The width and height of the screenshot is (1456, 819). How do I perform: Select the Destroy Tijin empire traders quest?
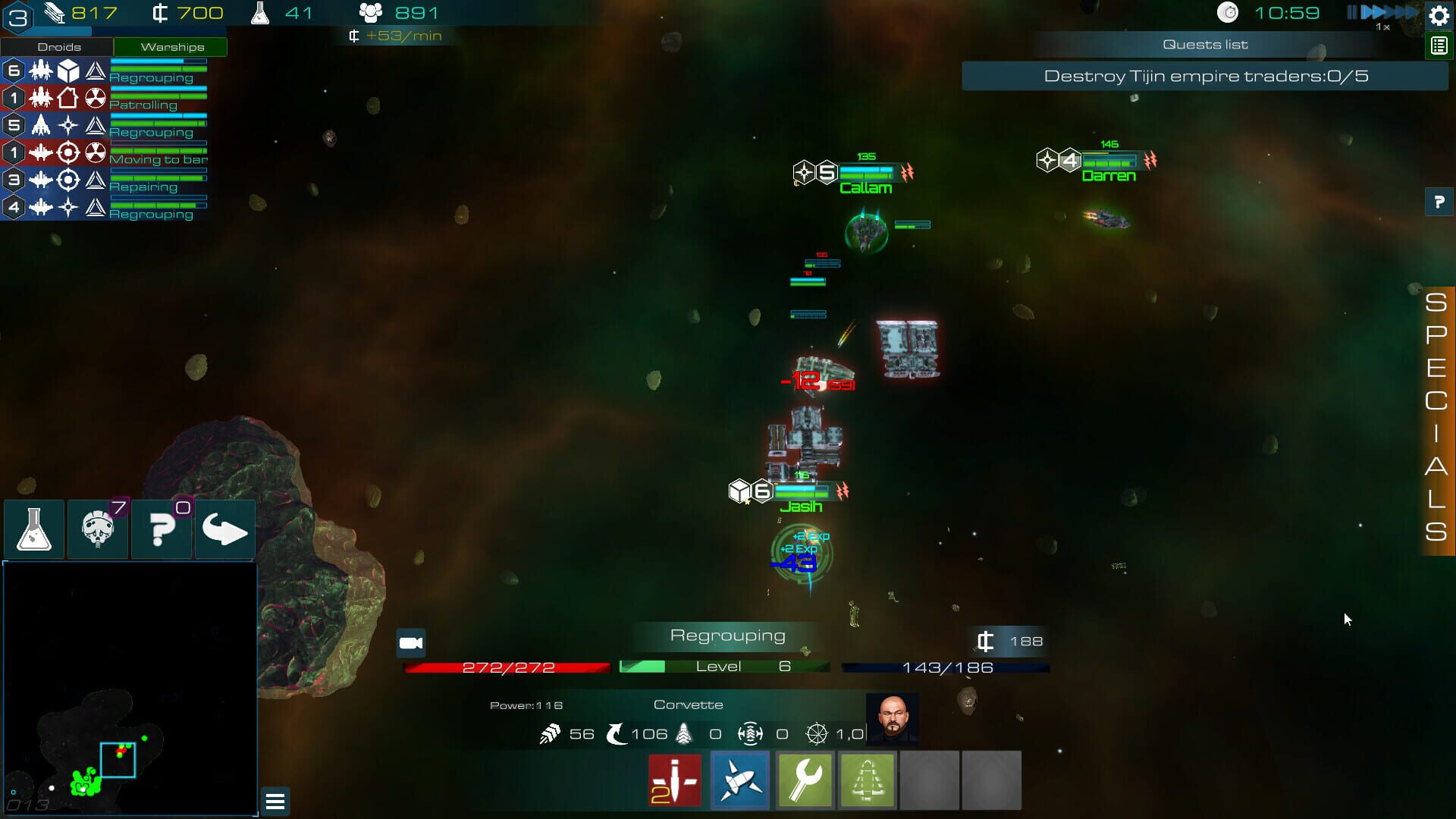click(x=1204, y=76)
